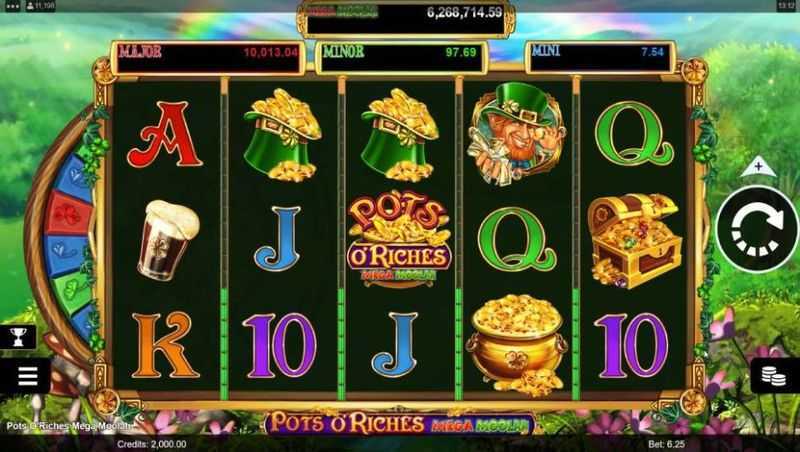Expand spin options with the plus arrow
Viewport: 800px width, 452px height.
[758, 166]
